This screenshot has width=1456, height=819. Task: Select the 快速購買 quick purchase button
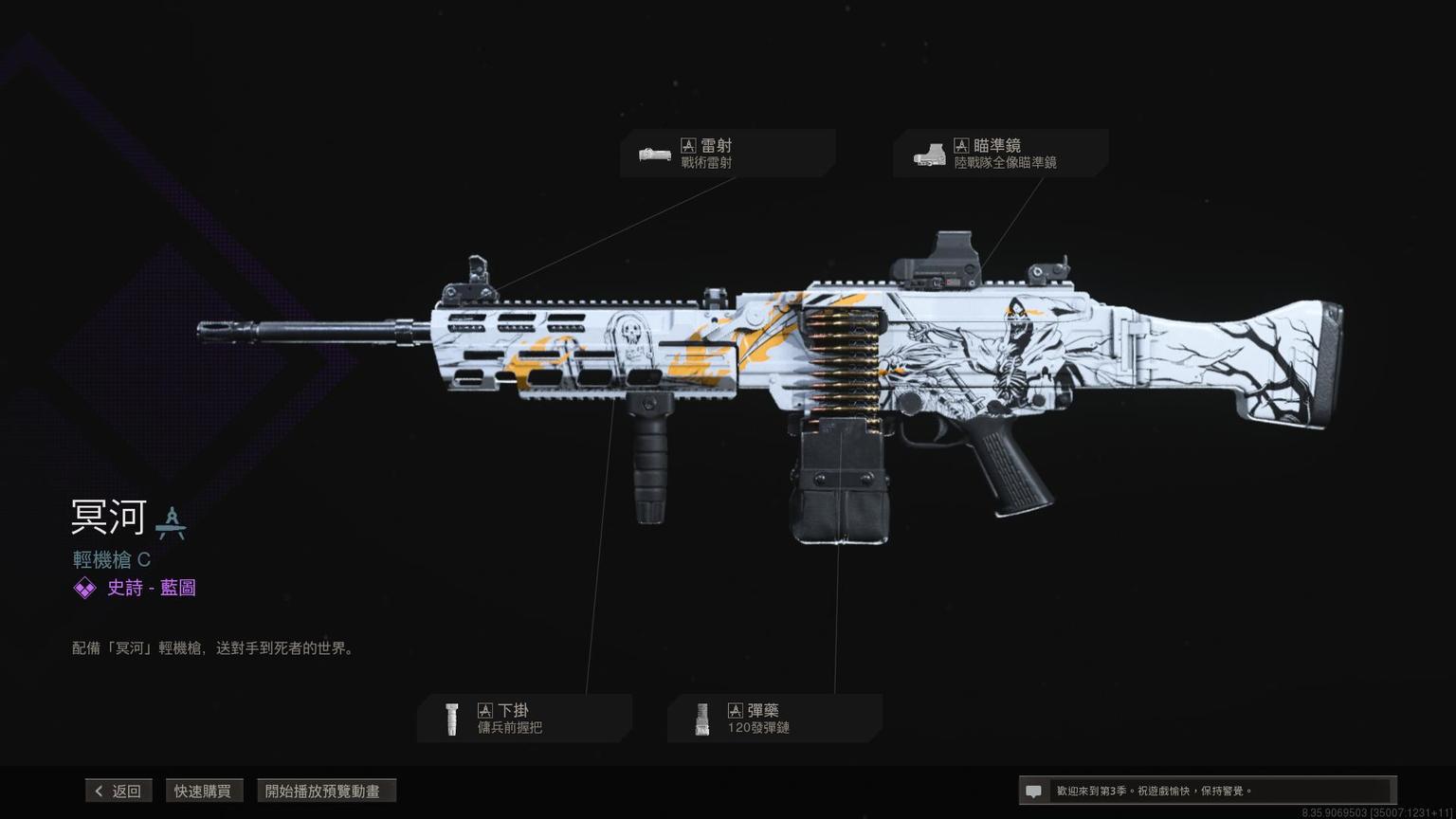(x=203, y=791)
